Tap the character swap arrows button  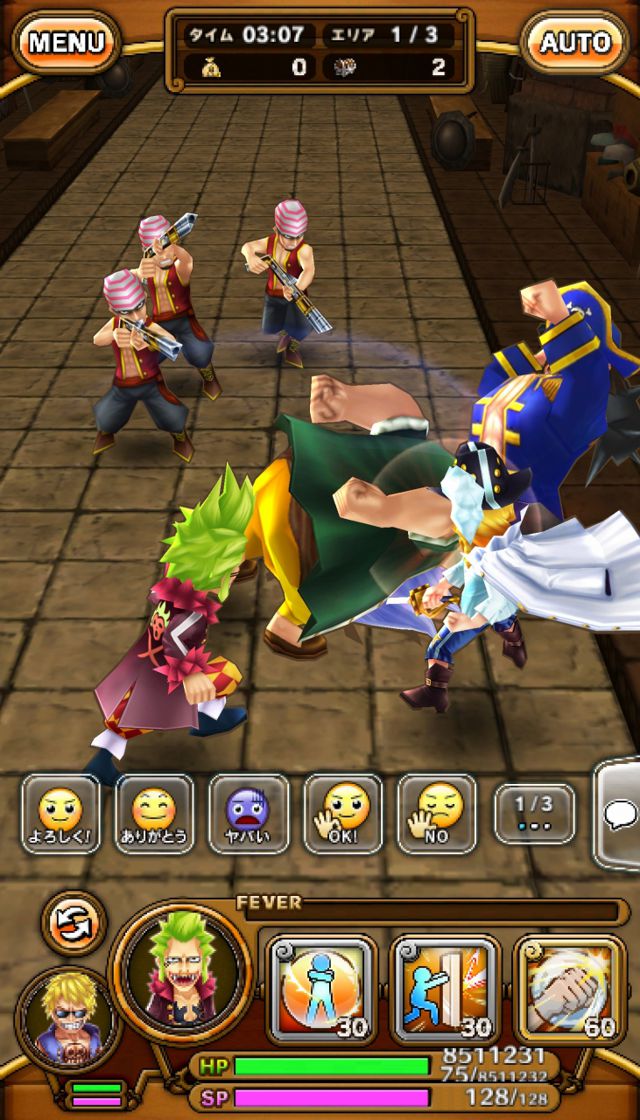pyautogui.click(x=73, y=922)
